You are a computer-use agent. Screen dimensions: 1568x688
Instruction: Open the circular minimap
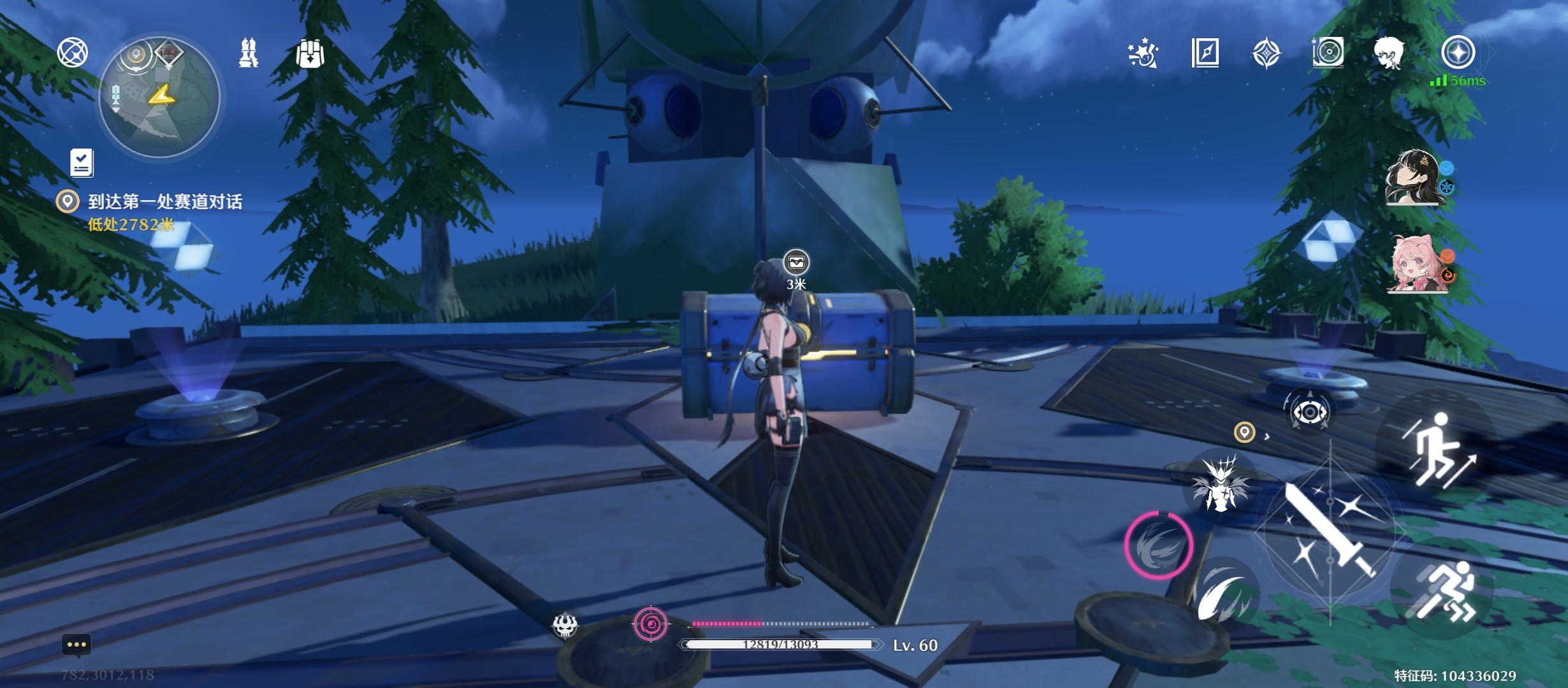coord(159,97)
